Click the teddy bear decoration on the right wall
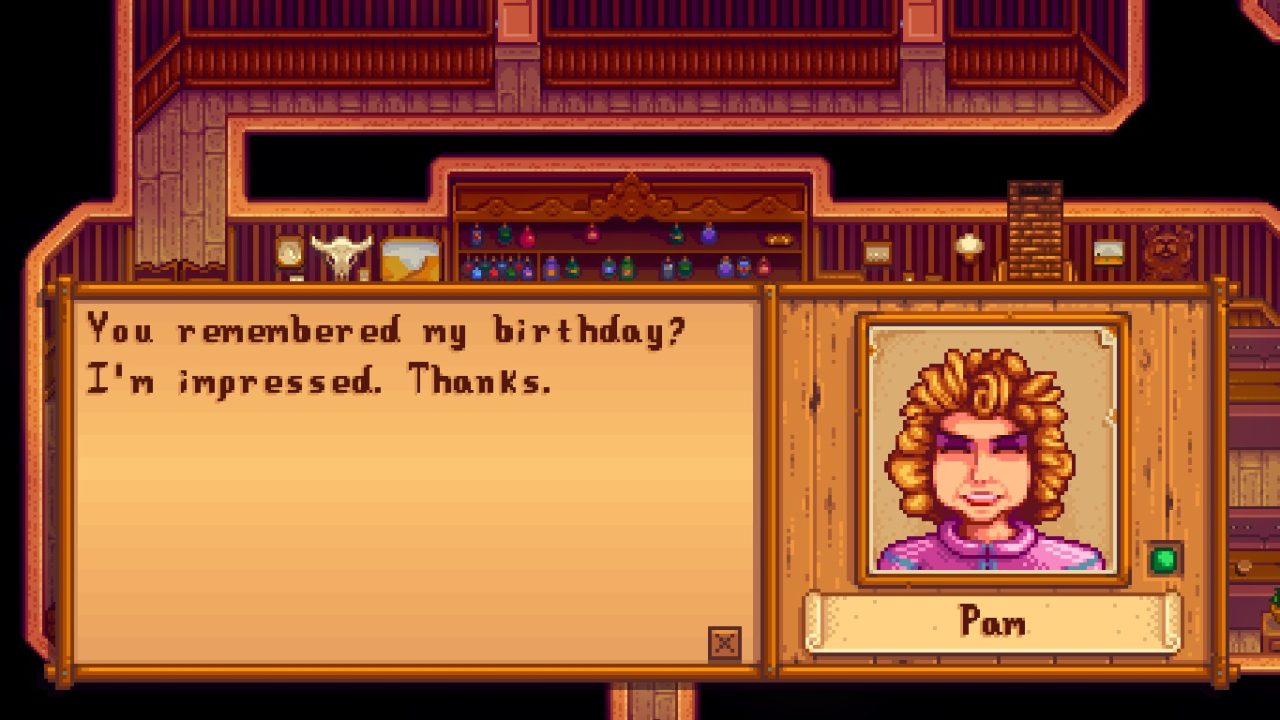The height and width of the screenshot is (720, 1280). pos(1165,247)
